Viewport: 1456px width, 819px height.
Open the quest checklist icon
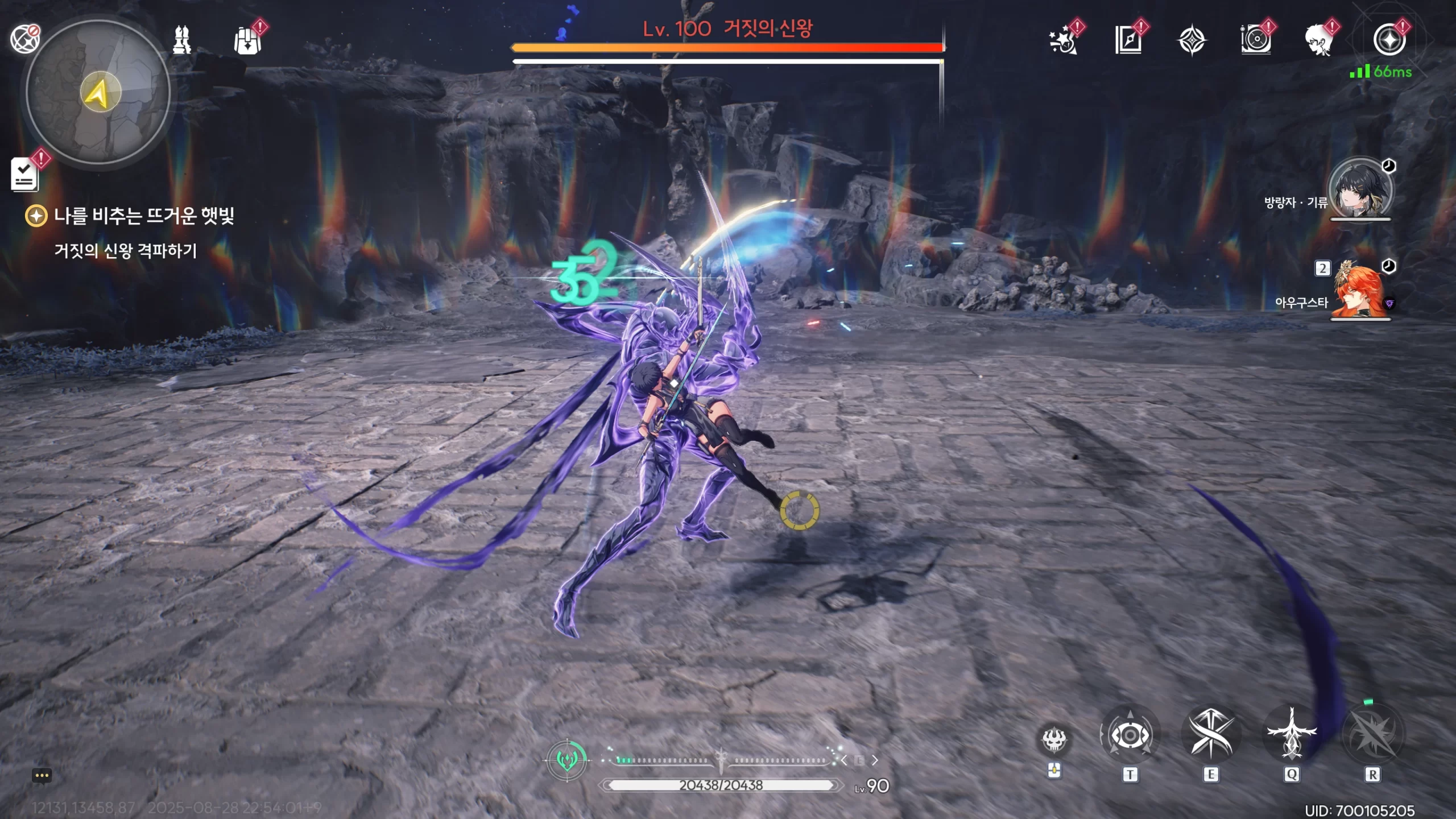click(x=24, y=174)
